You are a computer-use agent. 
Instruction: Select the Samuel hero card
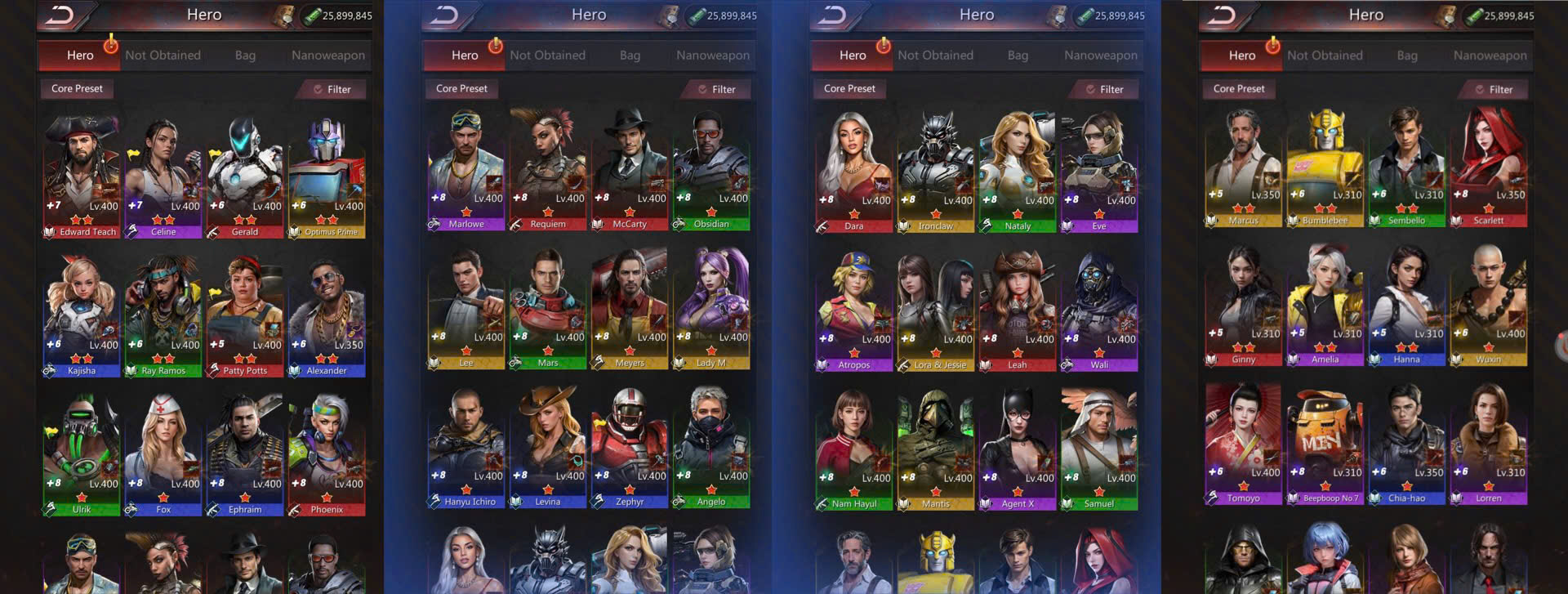tap(1099, 445)
